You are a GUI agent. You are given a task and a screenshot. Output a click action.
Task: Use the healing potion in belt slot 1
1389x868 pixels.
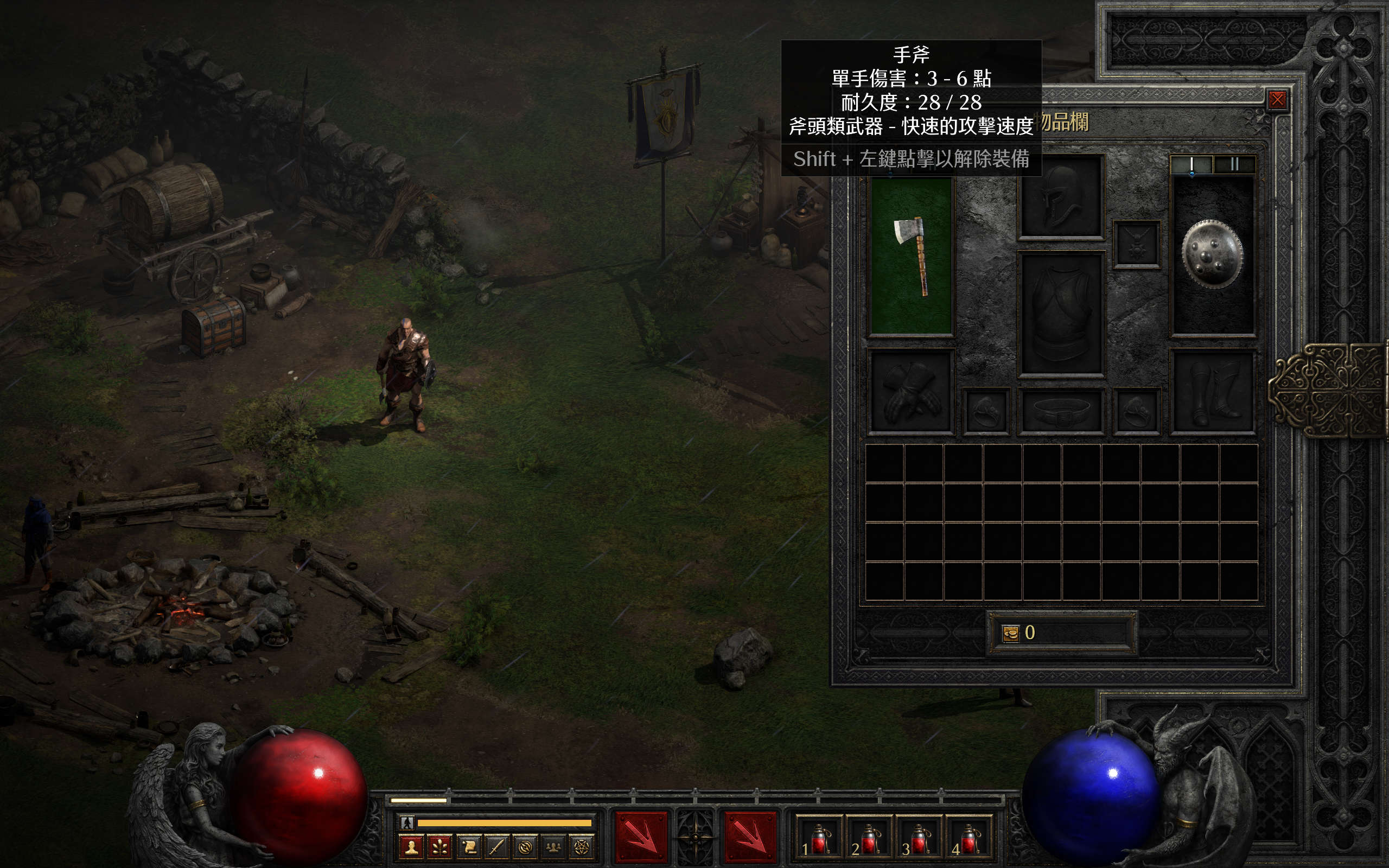tap(818, 839)
